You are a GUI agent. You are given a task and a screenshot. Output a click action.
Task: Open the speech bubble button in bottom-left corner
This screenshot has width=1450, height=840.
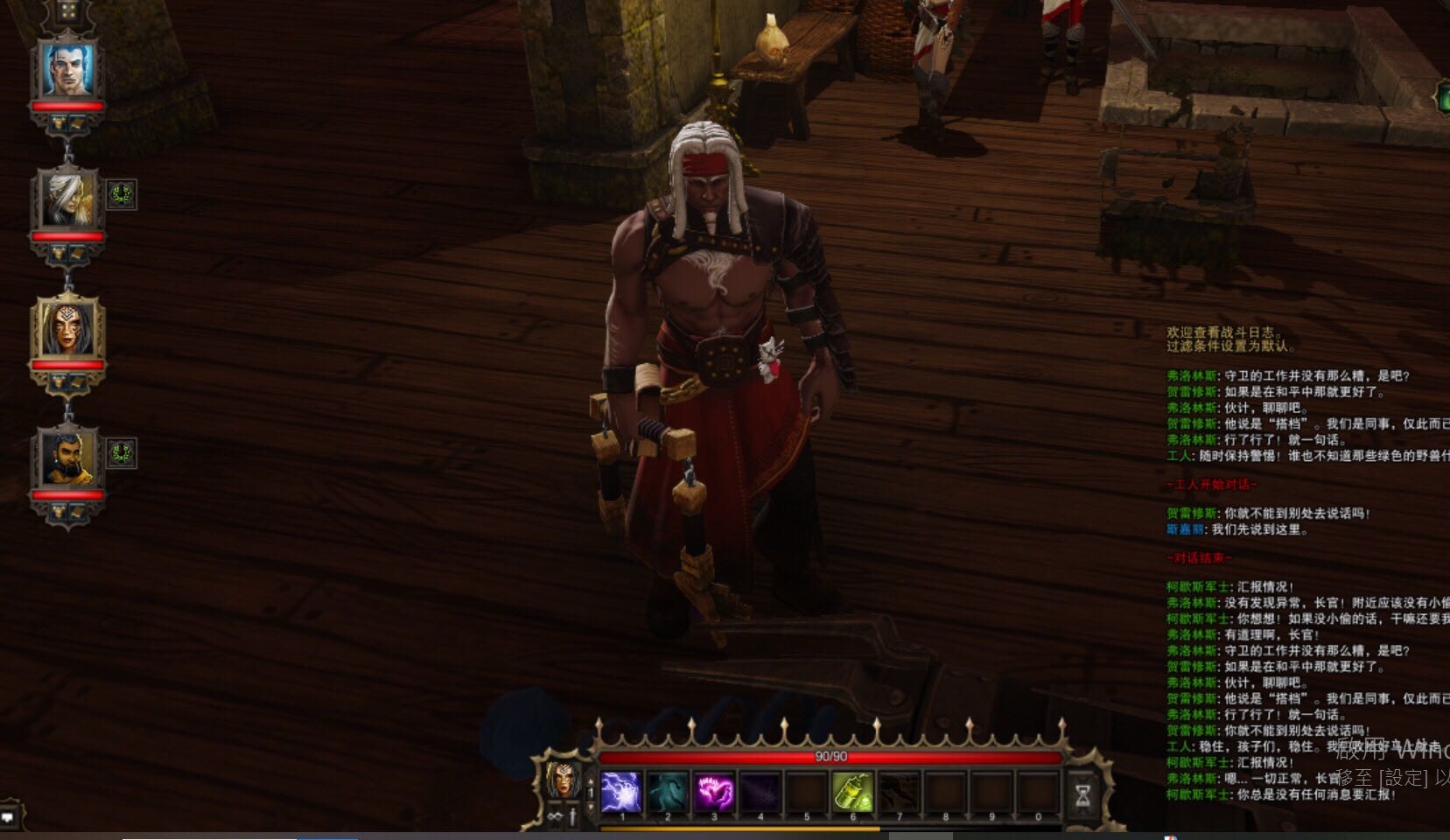point(8,817)
